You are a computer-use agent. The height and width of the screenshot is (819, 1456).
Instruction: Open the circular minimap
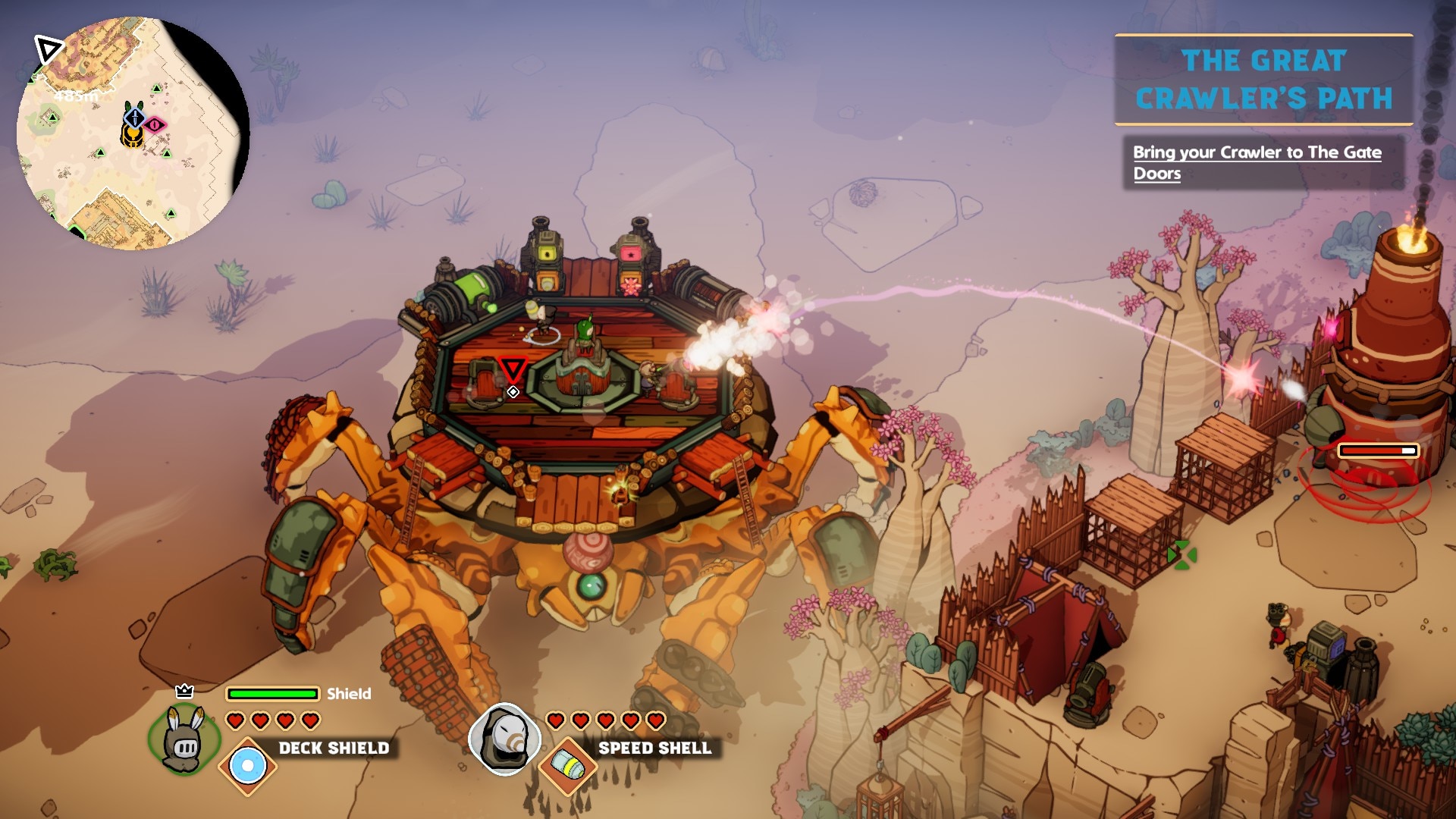pos(133,133)
